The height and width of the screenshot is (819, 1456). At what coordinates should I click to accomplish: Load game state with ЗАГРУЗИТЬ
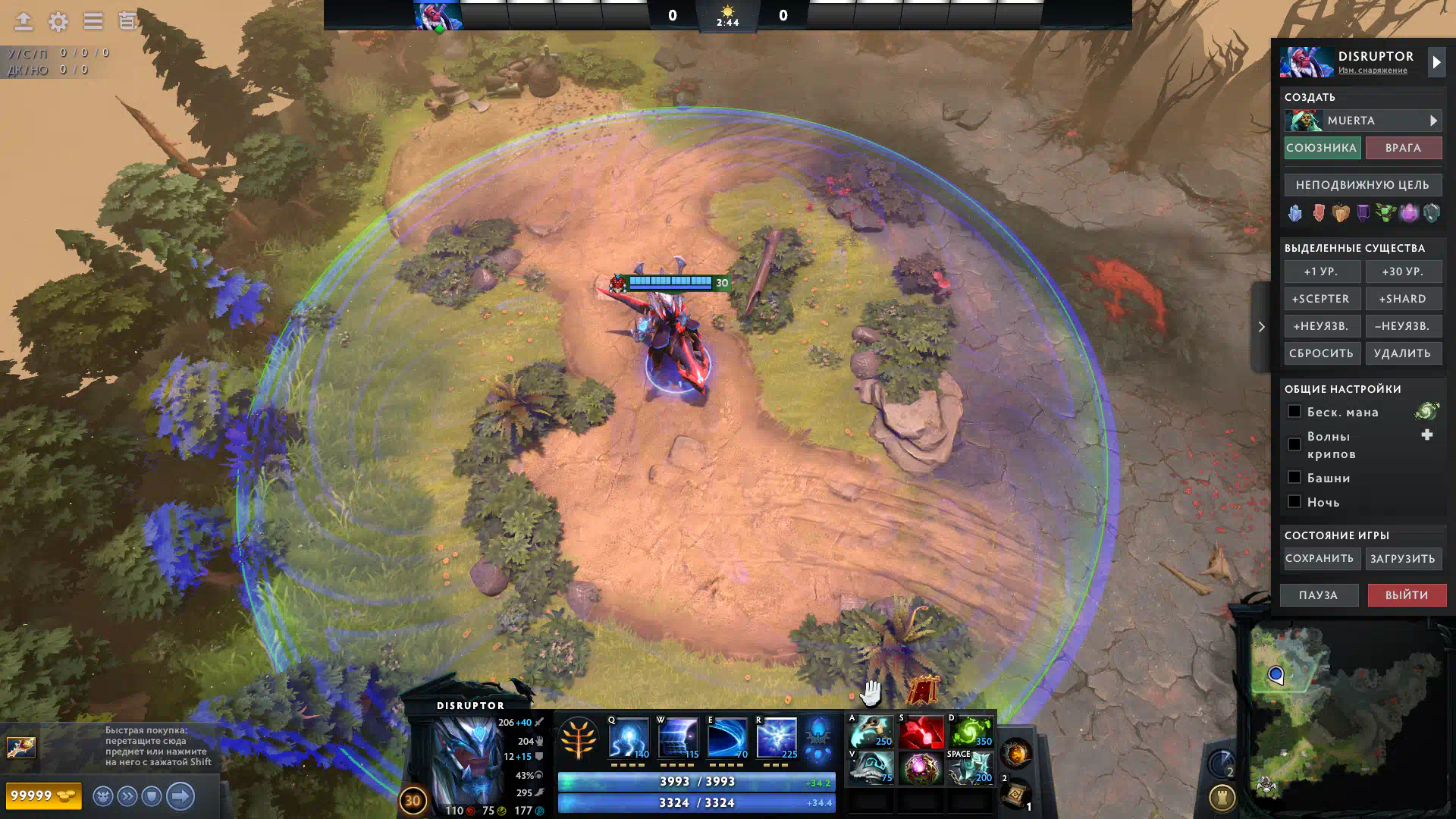tap(1403, 559)
